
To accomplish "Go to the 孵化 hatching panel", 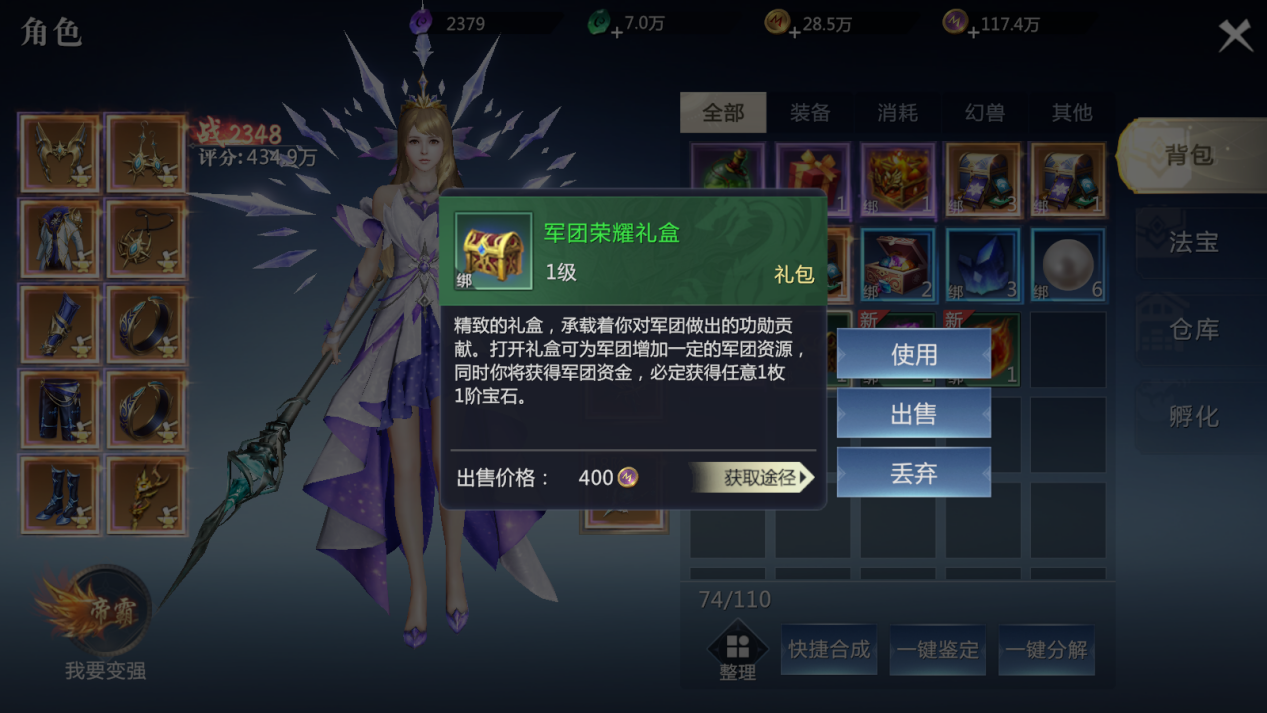I will [x=1191, y=416].
